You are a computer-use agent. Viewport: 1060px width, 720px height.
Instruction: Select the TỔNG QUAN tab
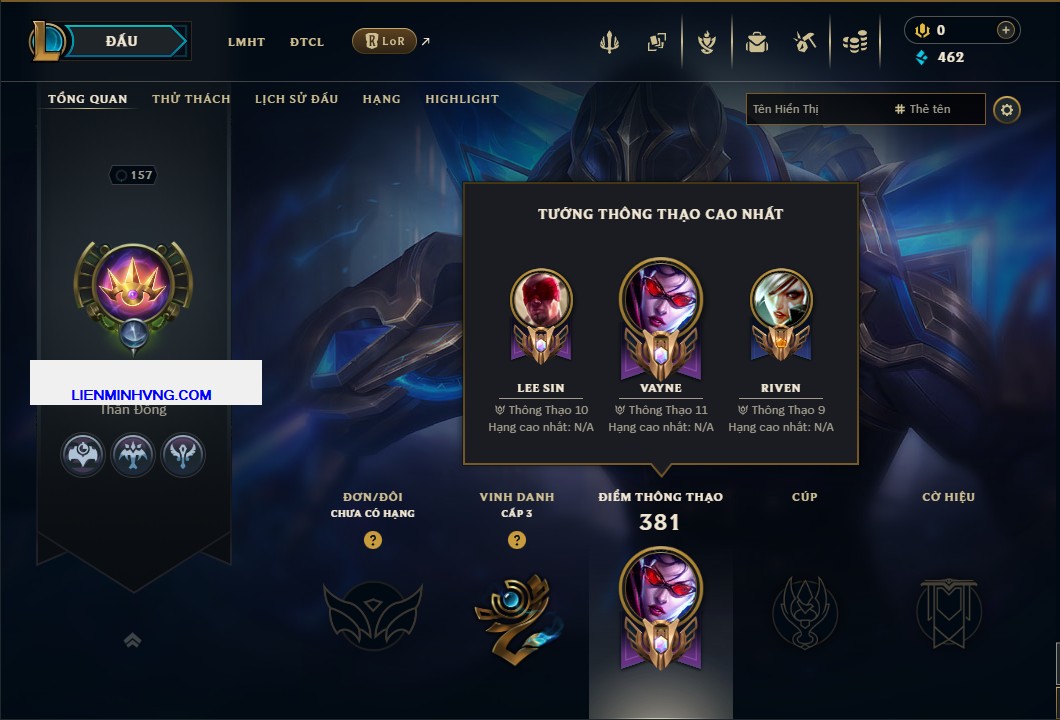88,99
